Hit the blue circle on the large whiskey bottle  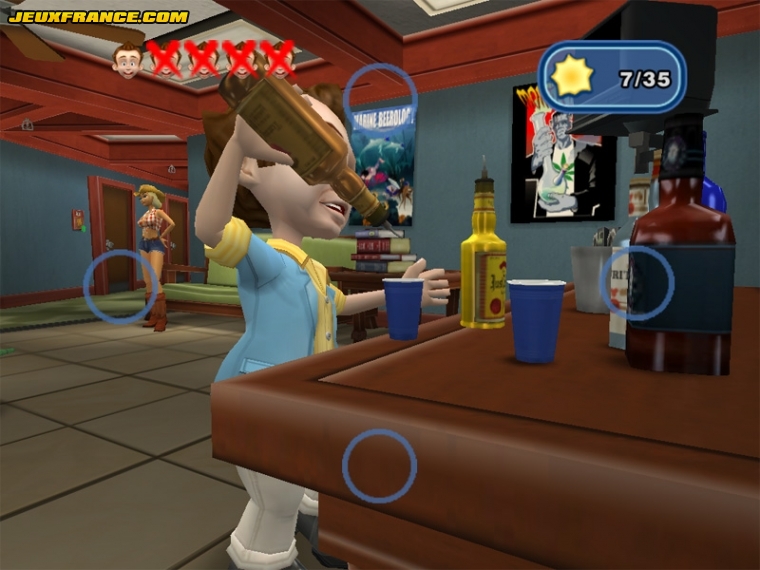point(636,283)
